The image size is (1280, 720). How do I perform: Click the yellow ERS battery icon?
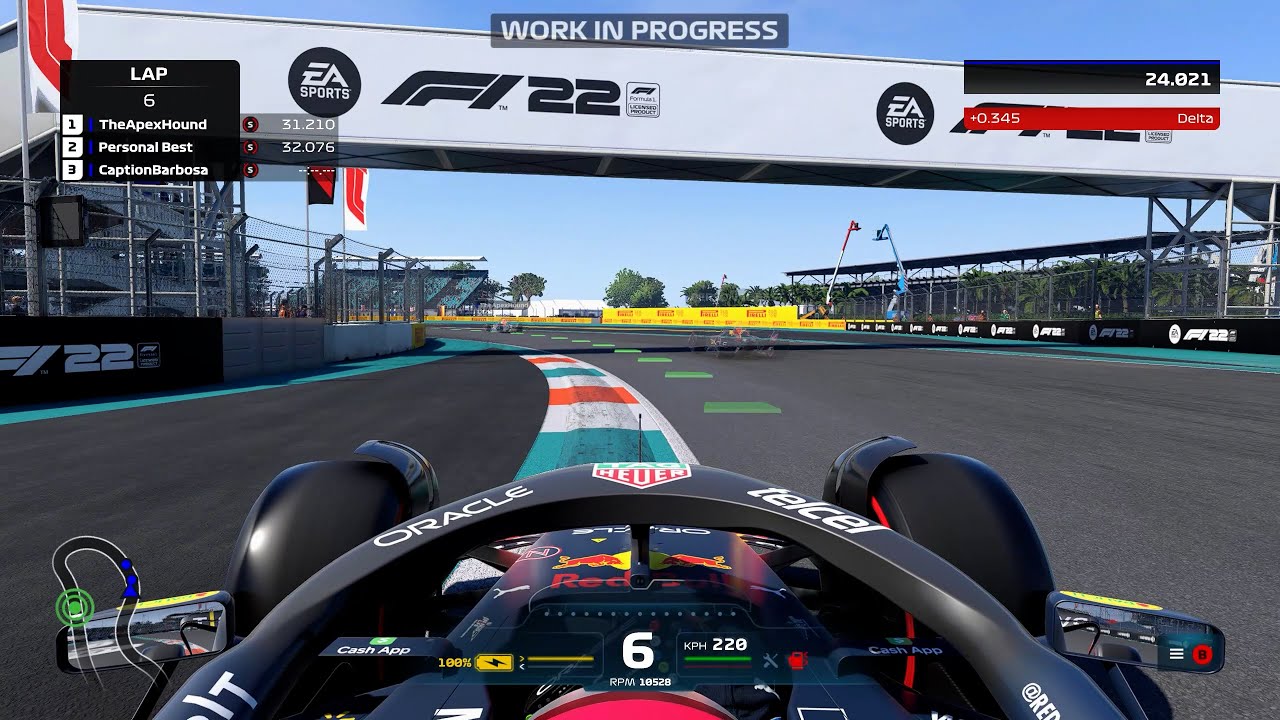[x=494, y=662]
